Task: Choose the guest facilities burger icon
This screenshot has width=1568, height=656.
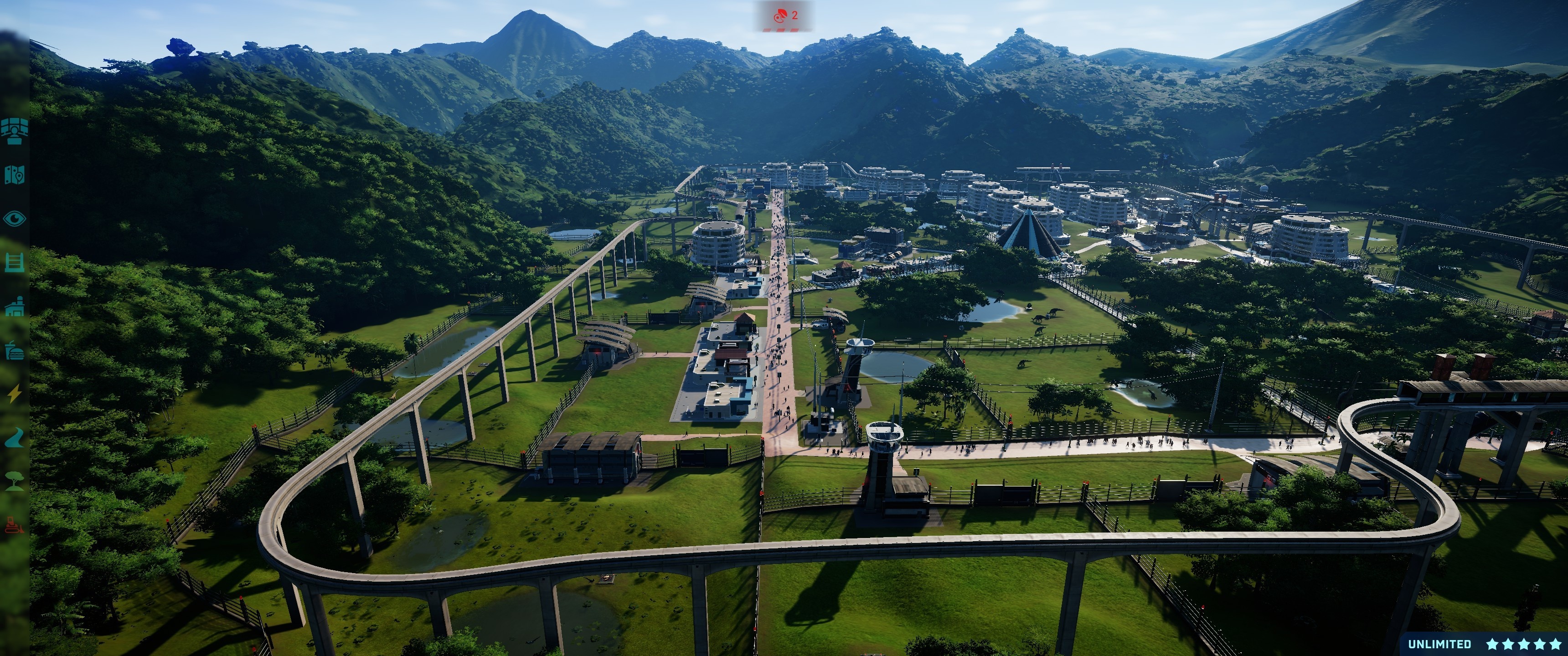Action: tap(14, 350)
